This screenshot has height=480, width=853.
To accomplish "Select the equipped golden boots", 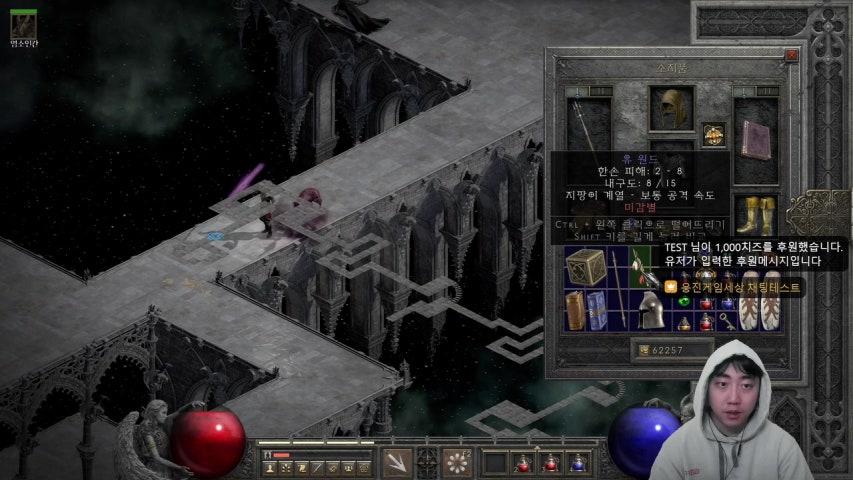I will [756, 213].
